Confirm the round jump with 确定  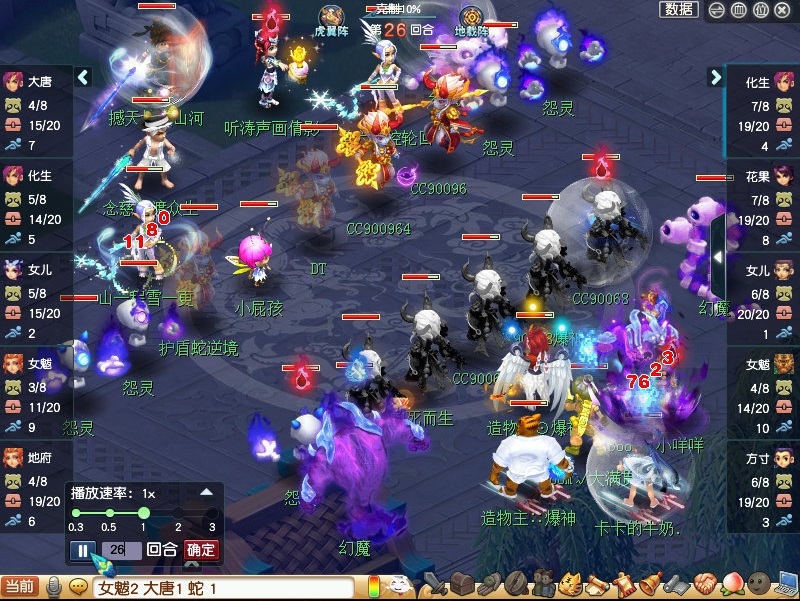(200, 550)
